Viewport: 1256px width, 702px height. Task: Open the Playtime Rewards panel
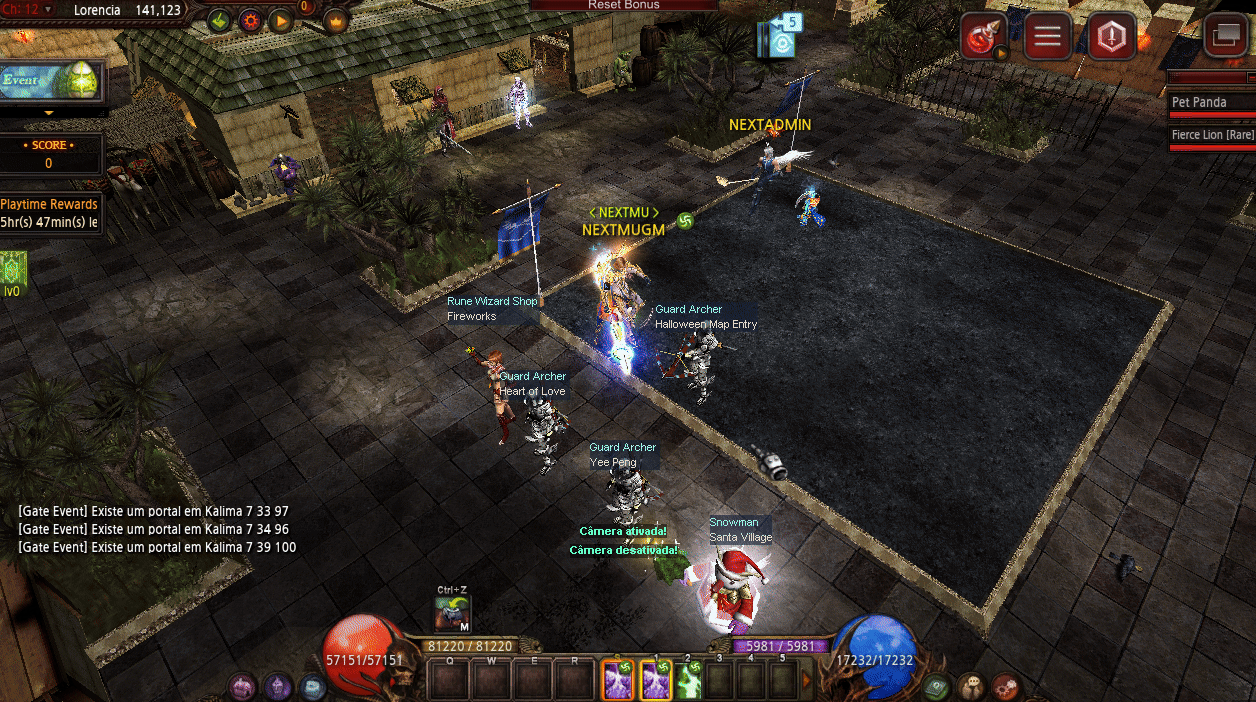(49, 213)
